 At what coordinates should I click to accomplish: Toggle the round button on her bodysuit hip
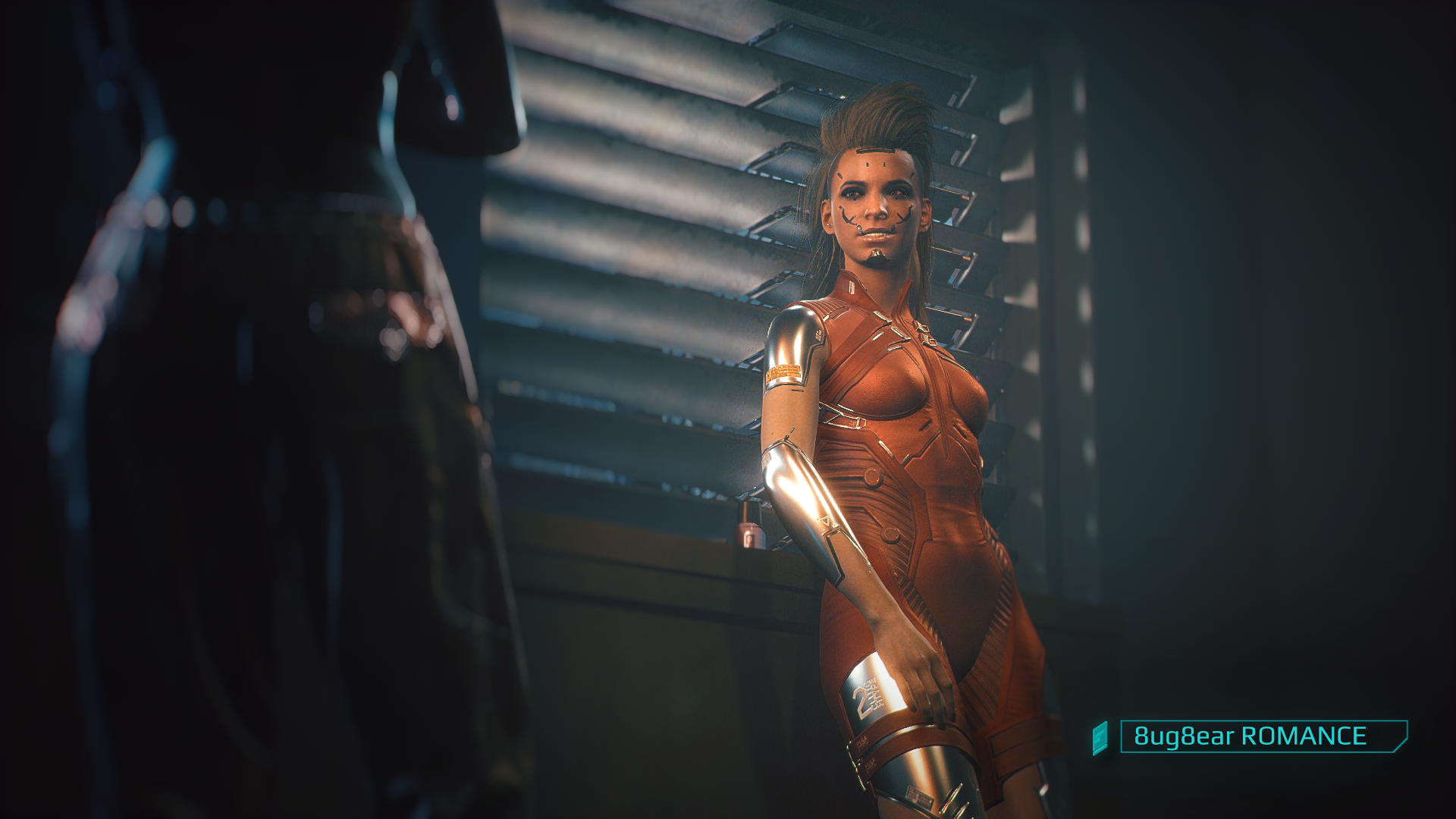click(x=874, y=478)
